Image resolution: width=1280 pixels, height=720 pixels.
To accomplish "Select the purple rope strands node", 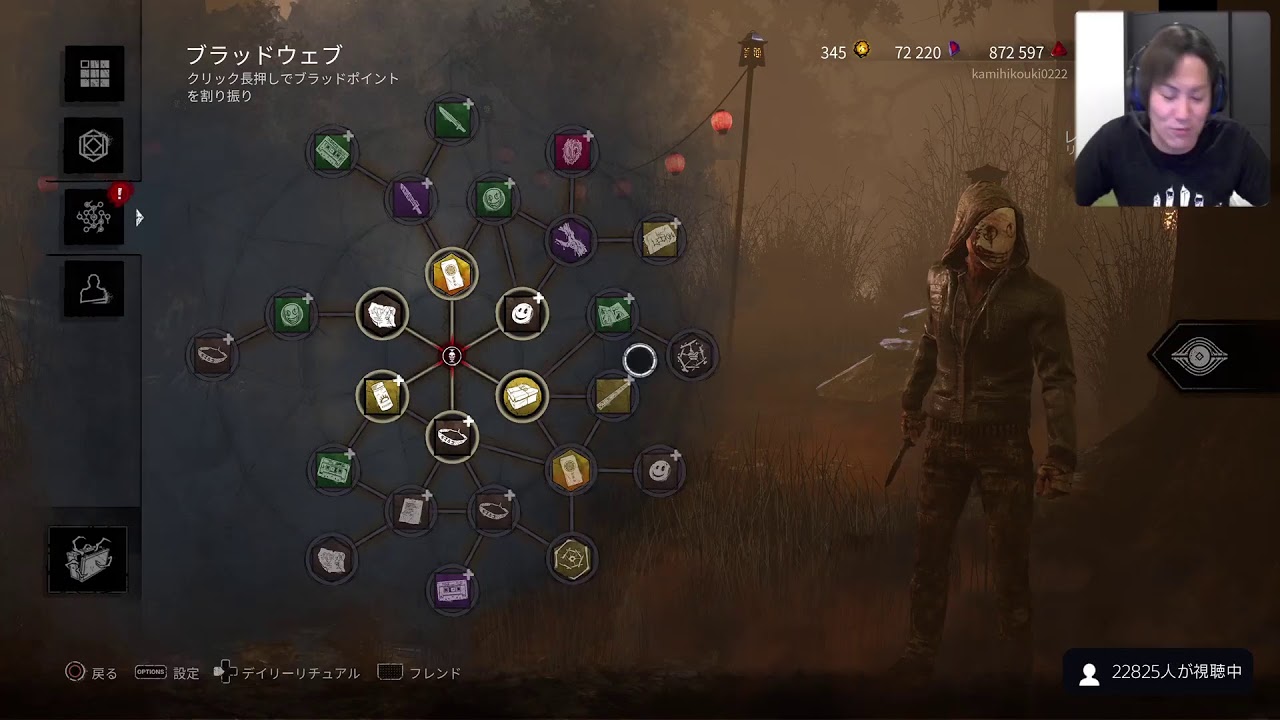I will pos(570,240).
